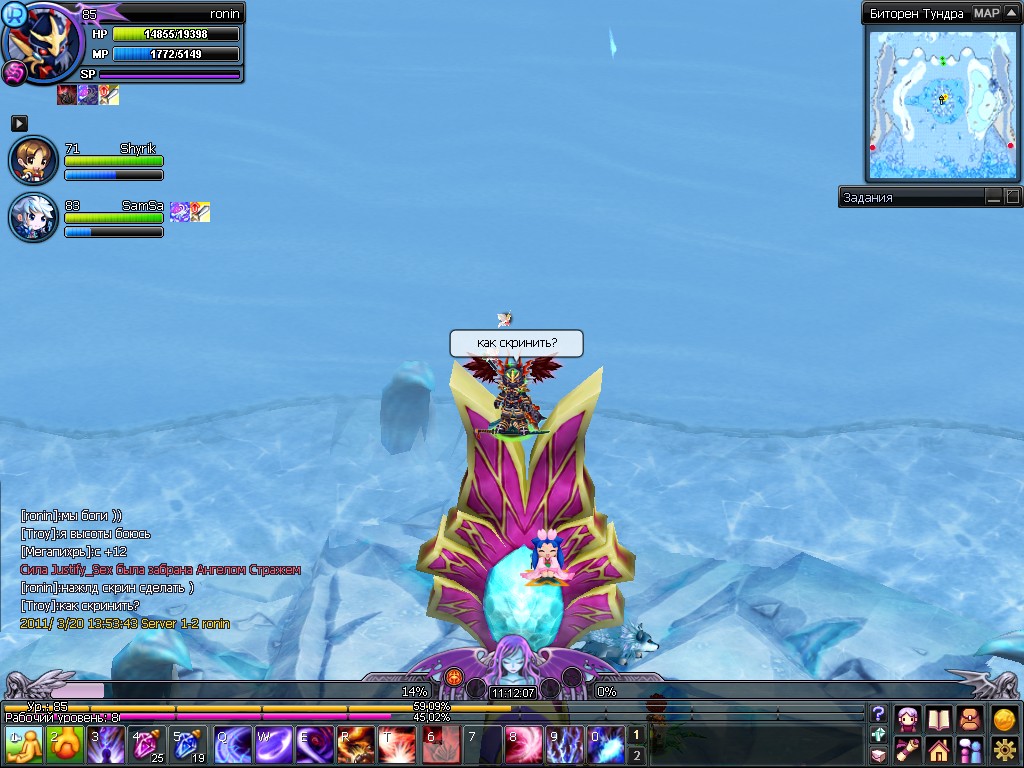
Task: Activate the lightning skill in slot 9
Action: (x=564, y=746)
